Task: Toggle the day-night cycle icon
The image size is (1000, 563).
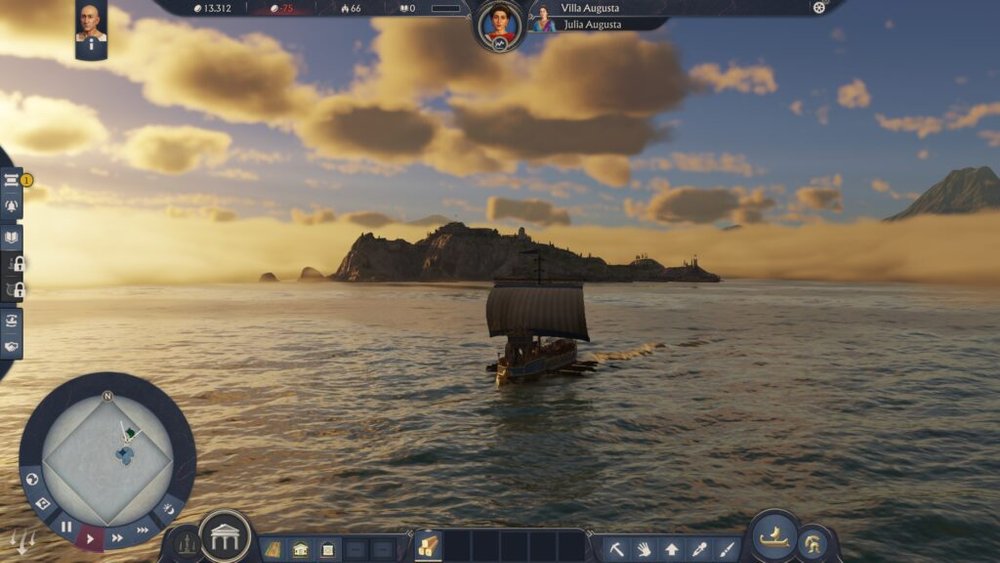Action: point(167,510)
